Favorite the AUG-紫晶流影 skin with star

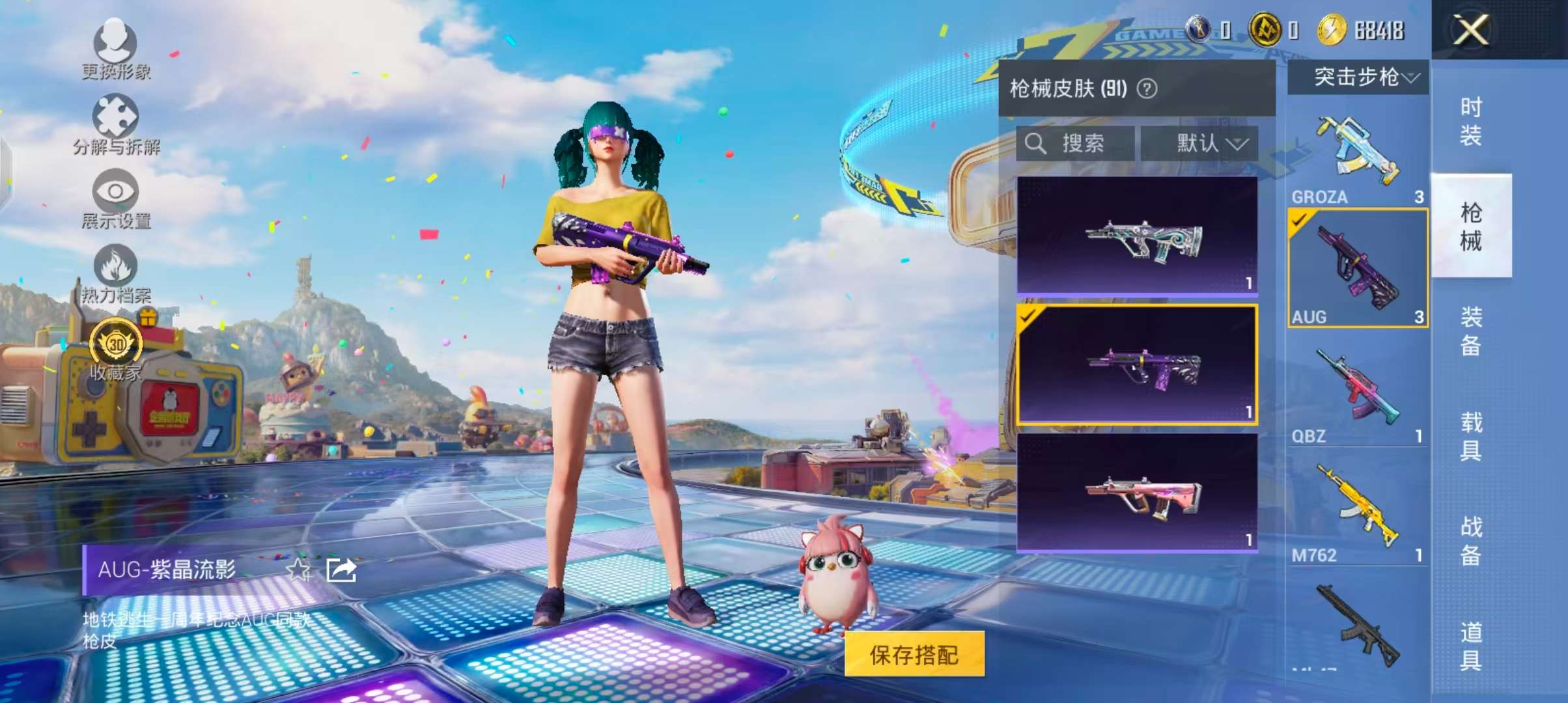click(x=298, y=570)
